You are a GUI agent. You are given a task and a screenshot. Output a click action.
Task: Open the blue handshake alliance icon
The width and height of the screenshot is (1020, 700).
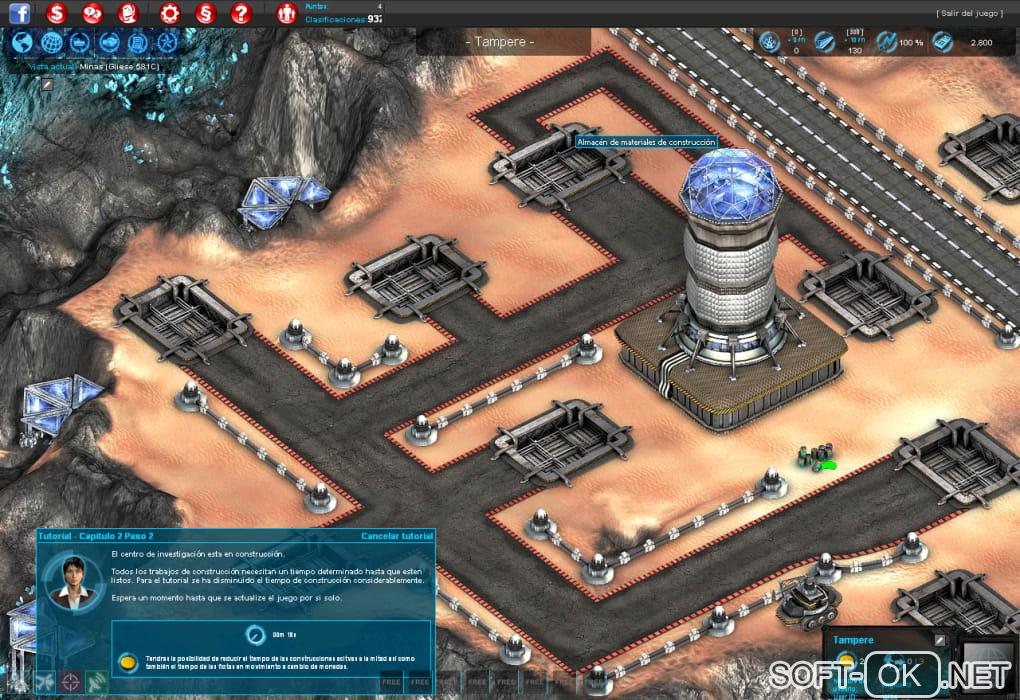[109, 43]
